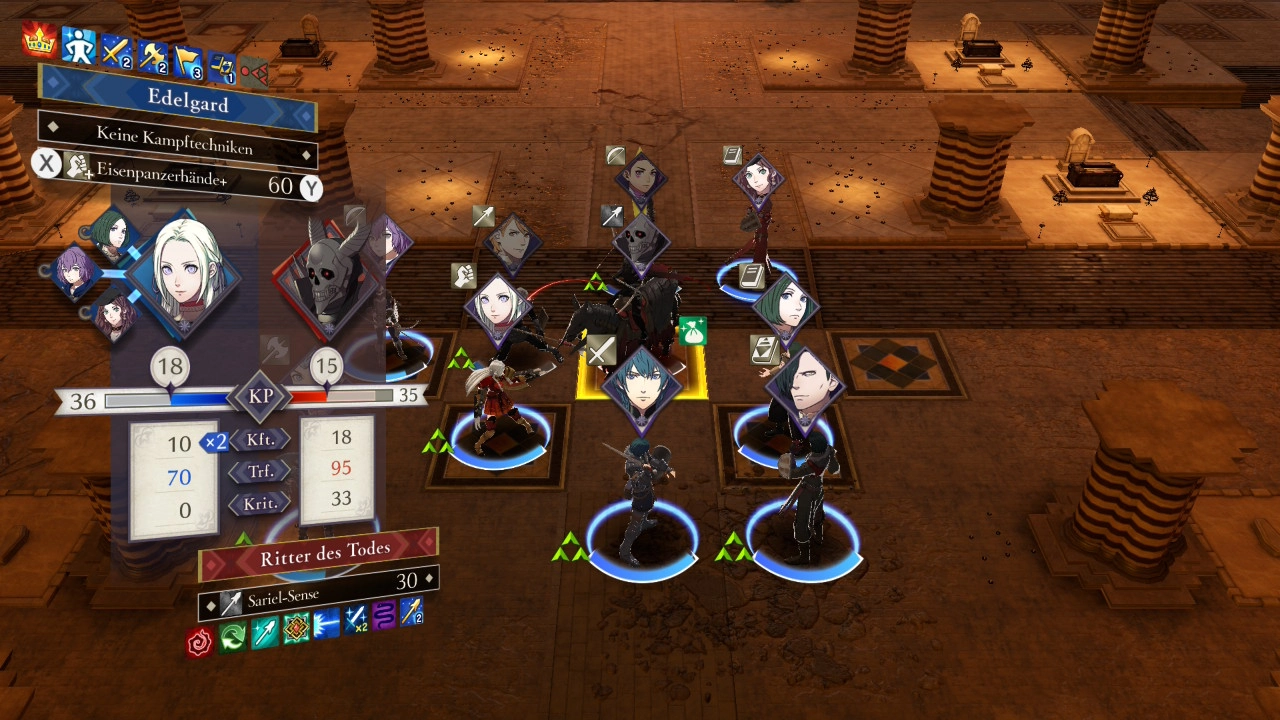Check the gold diamond crest skill icon

[295, 627]
